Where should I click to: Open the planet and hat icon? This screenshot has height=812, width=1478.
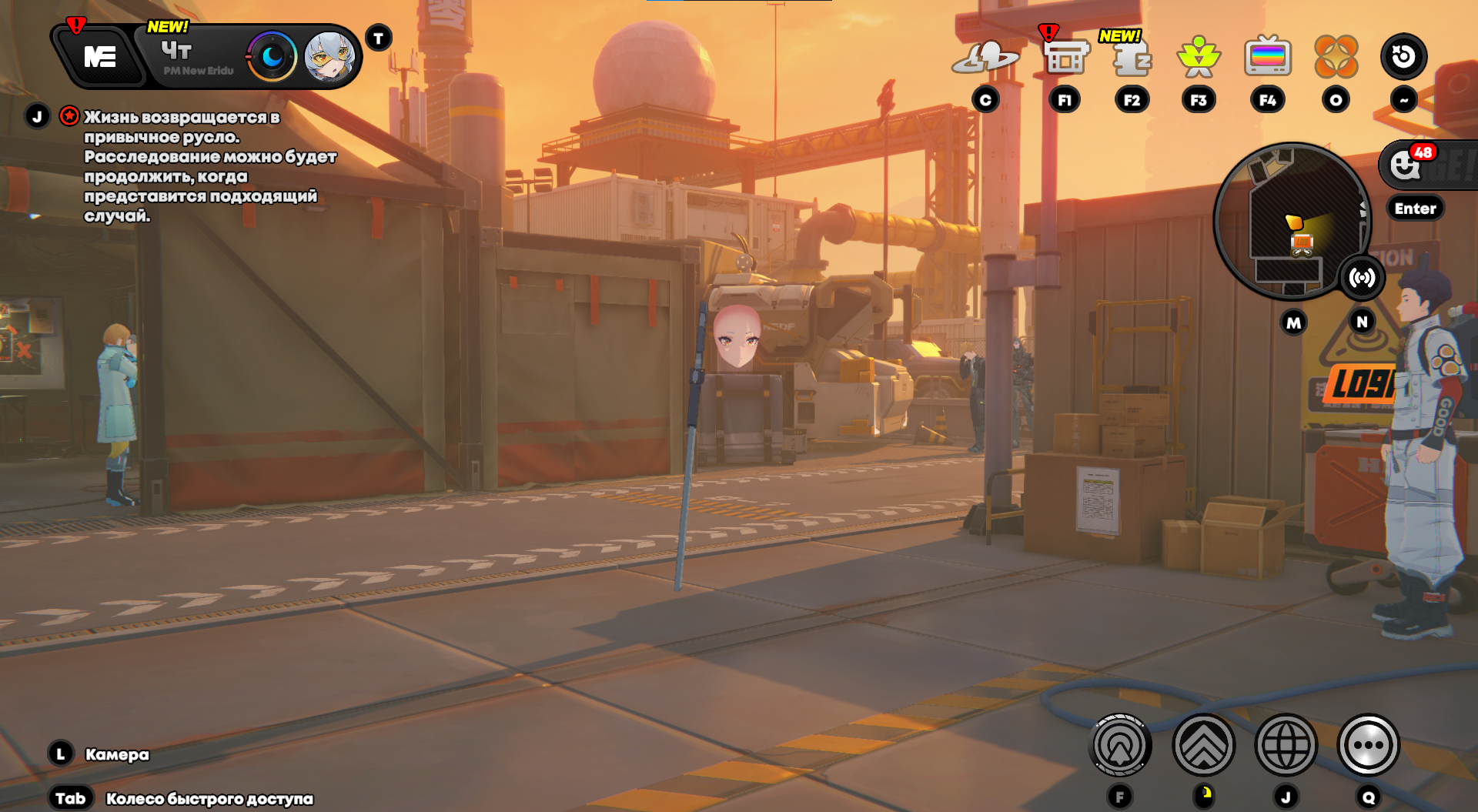click(985, 57)
